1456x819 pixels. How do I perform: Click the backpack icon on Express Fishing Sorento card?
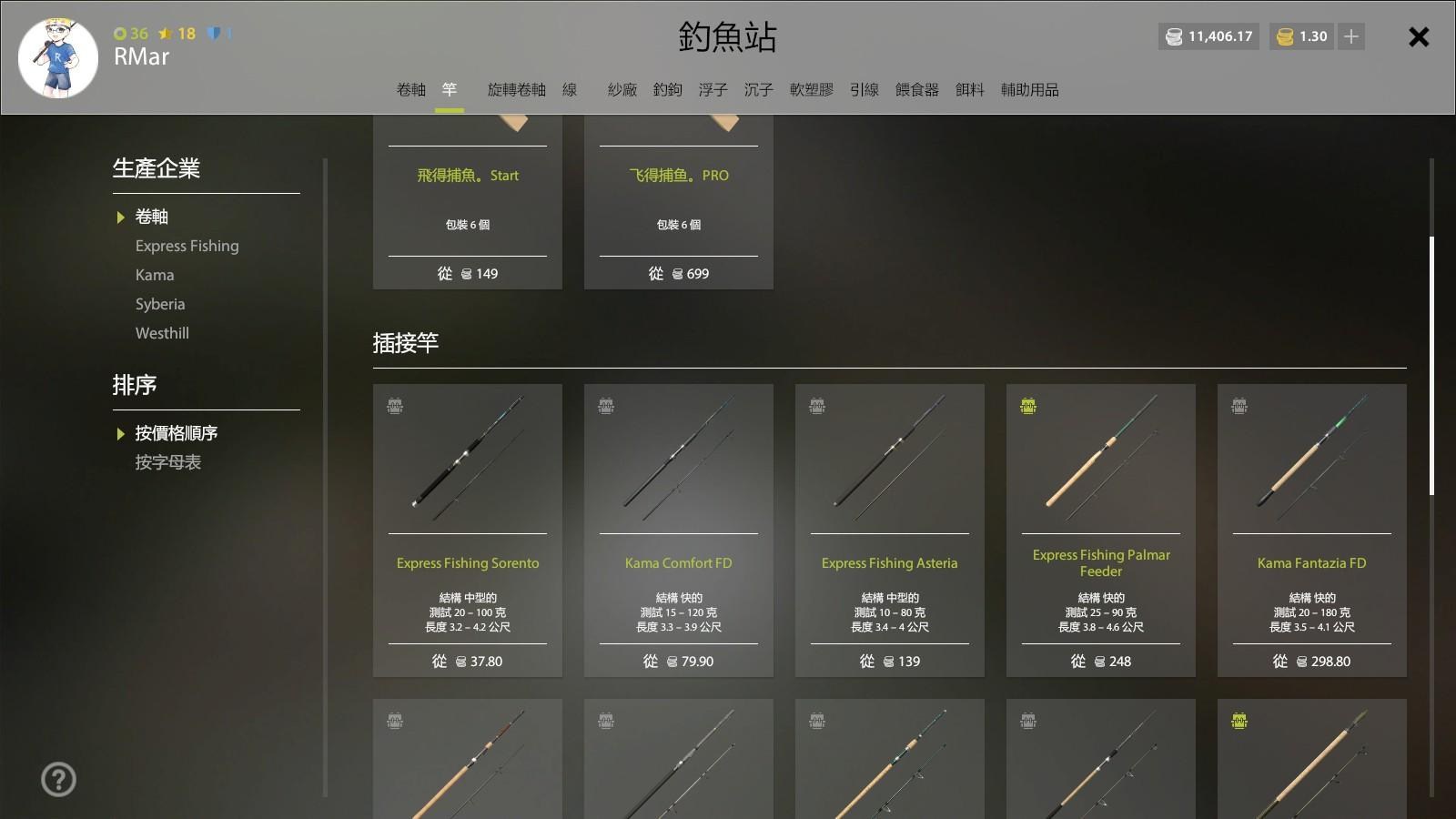[x=393, y=408]
